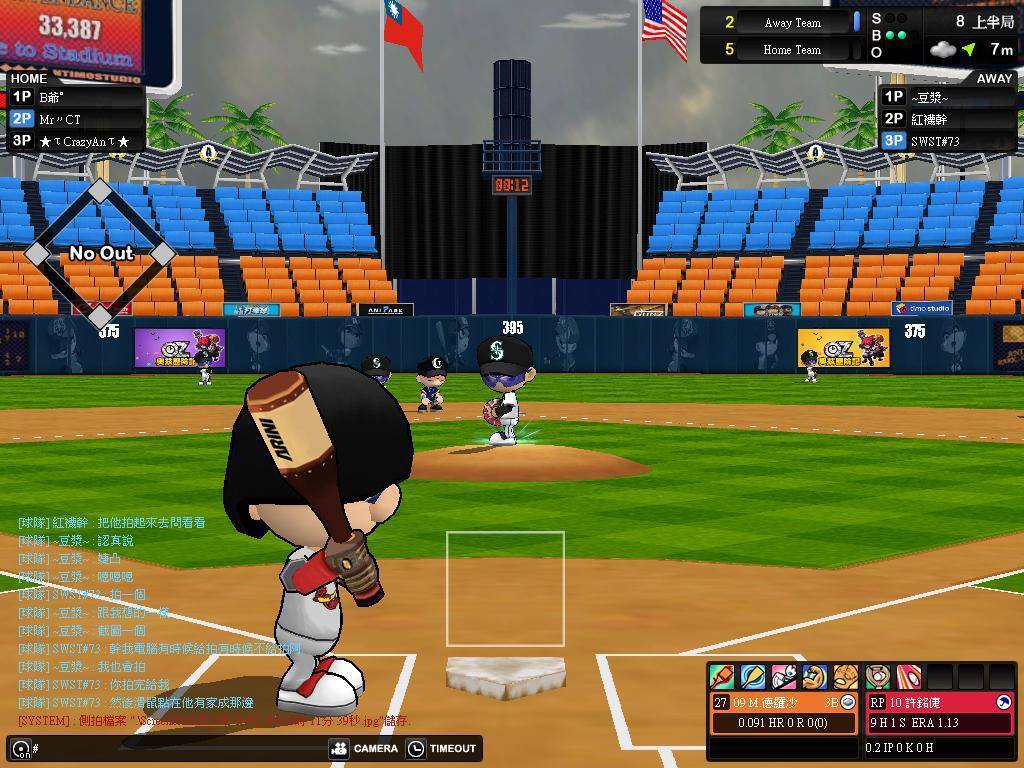This screenshot has height=768, width=1024.
Task: Click home player 1P B爺 row
Action: (75, 97)
